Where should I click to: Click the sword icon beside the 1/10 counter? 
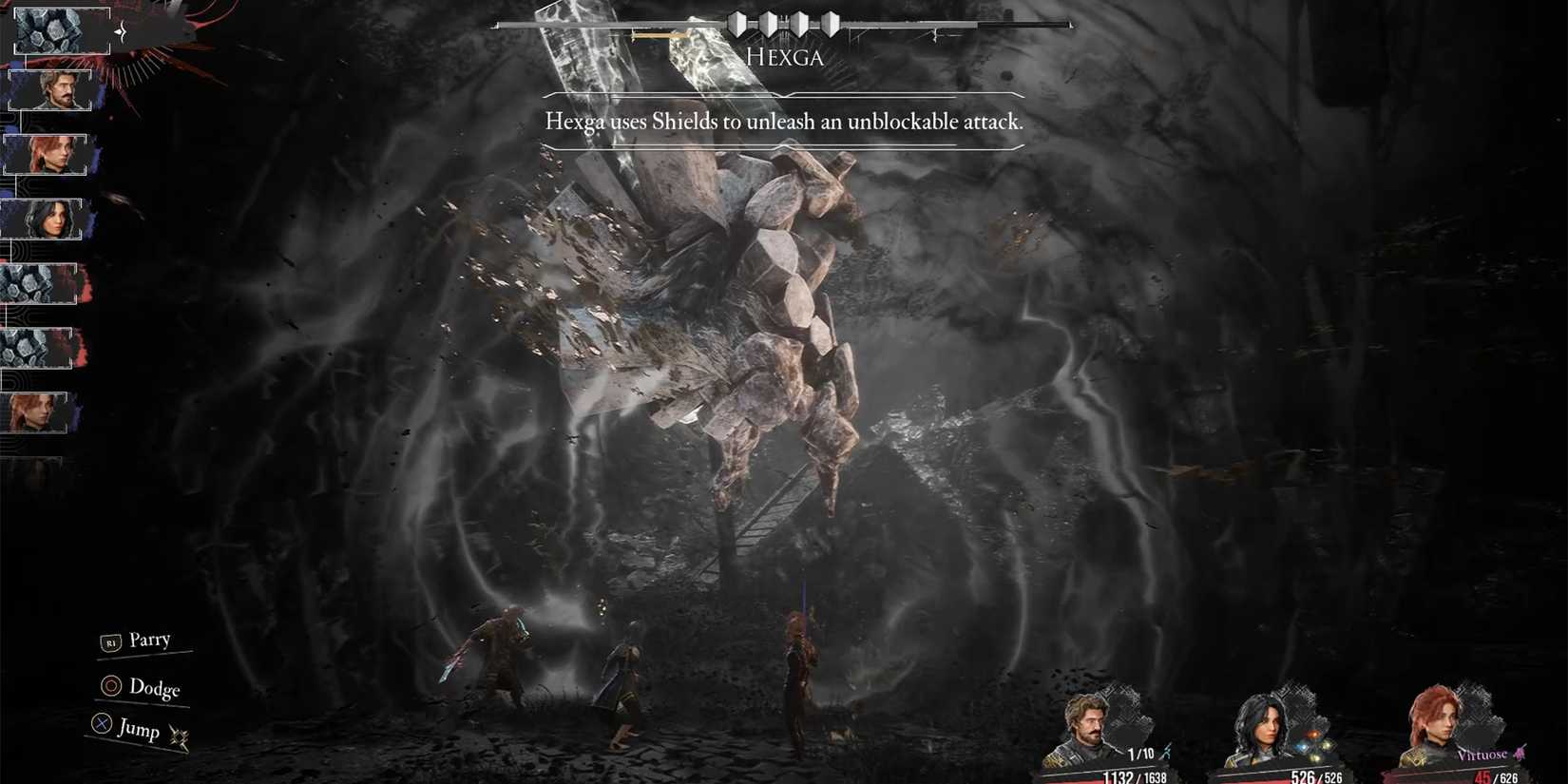(1166, 752)
